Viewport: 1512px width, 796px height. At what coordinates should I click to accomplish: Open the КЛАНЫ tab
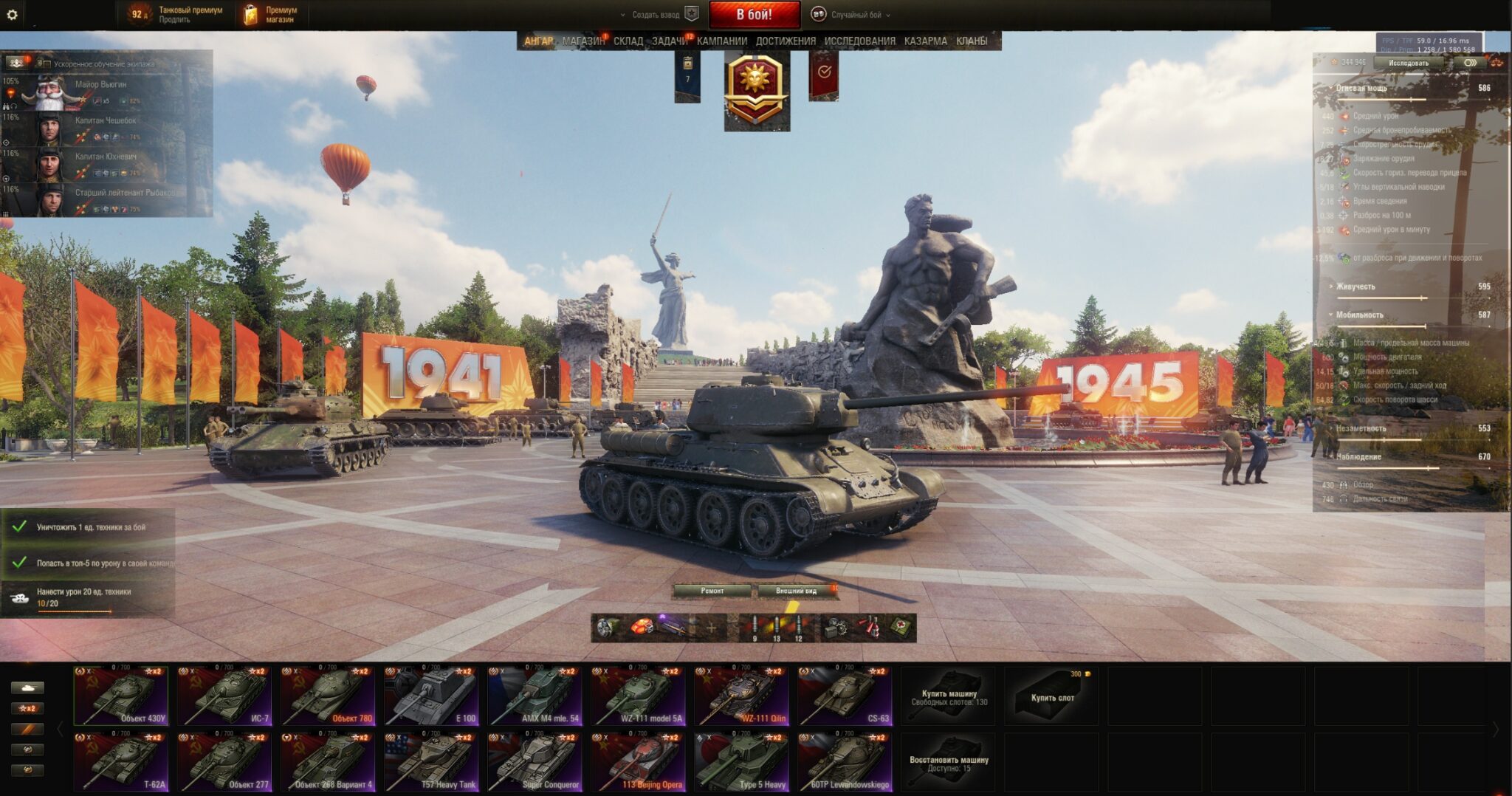coord(971,41)
